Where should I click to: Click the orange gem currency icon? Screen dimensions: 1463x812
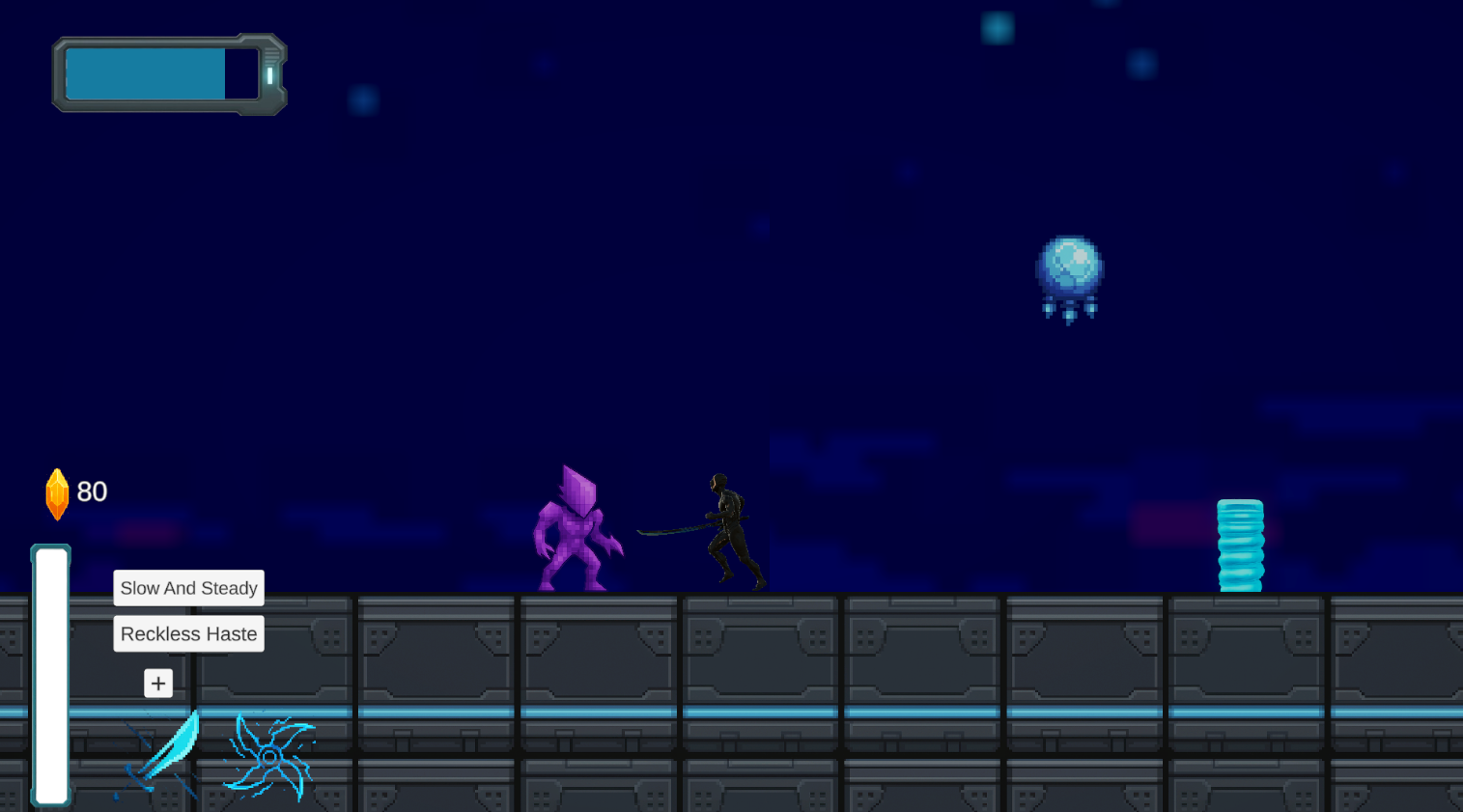(x=57, y=492)
